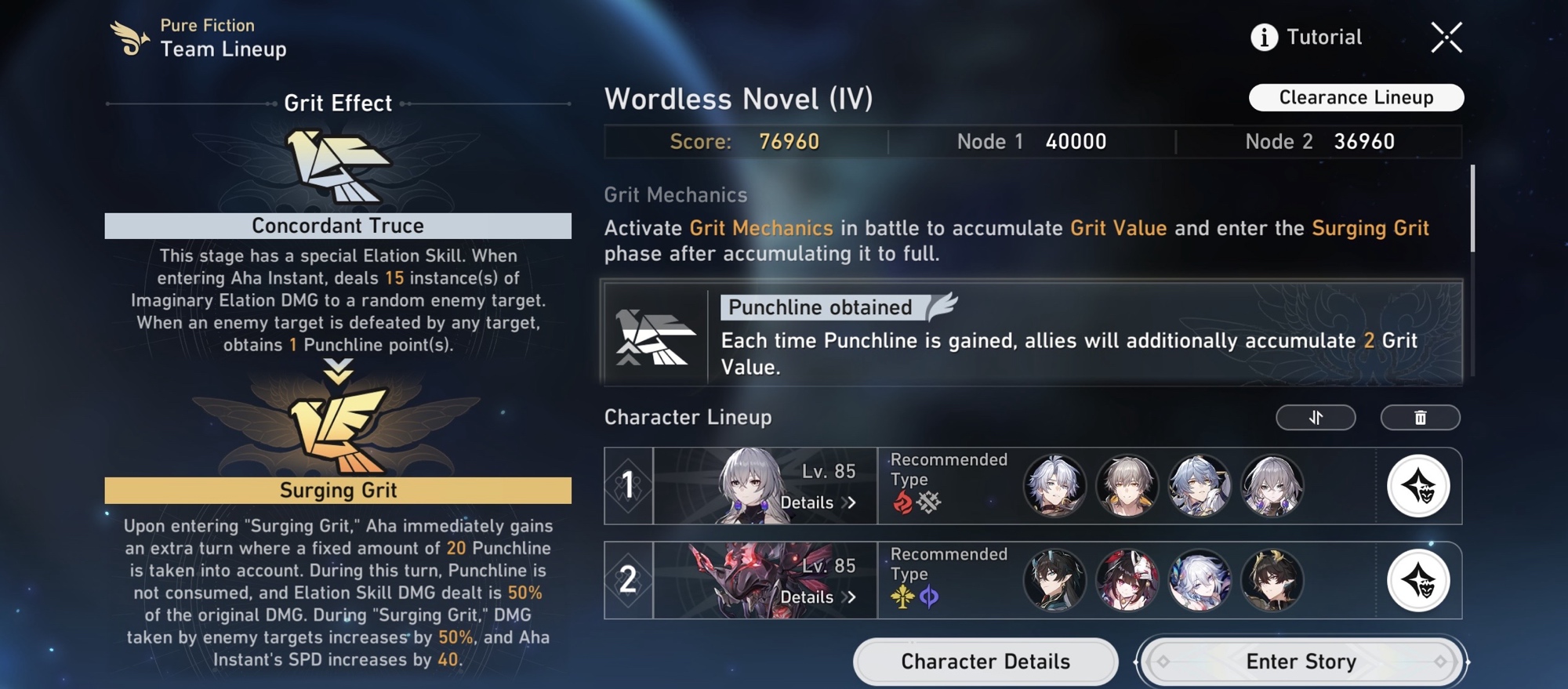Image resolution: width=1568 pixels, height=689 pixels.
Task: Open the Tutorial info
Action: point(1307,37)
